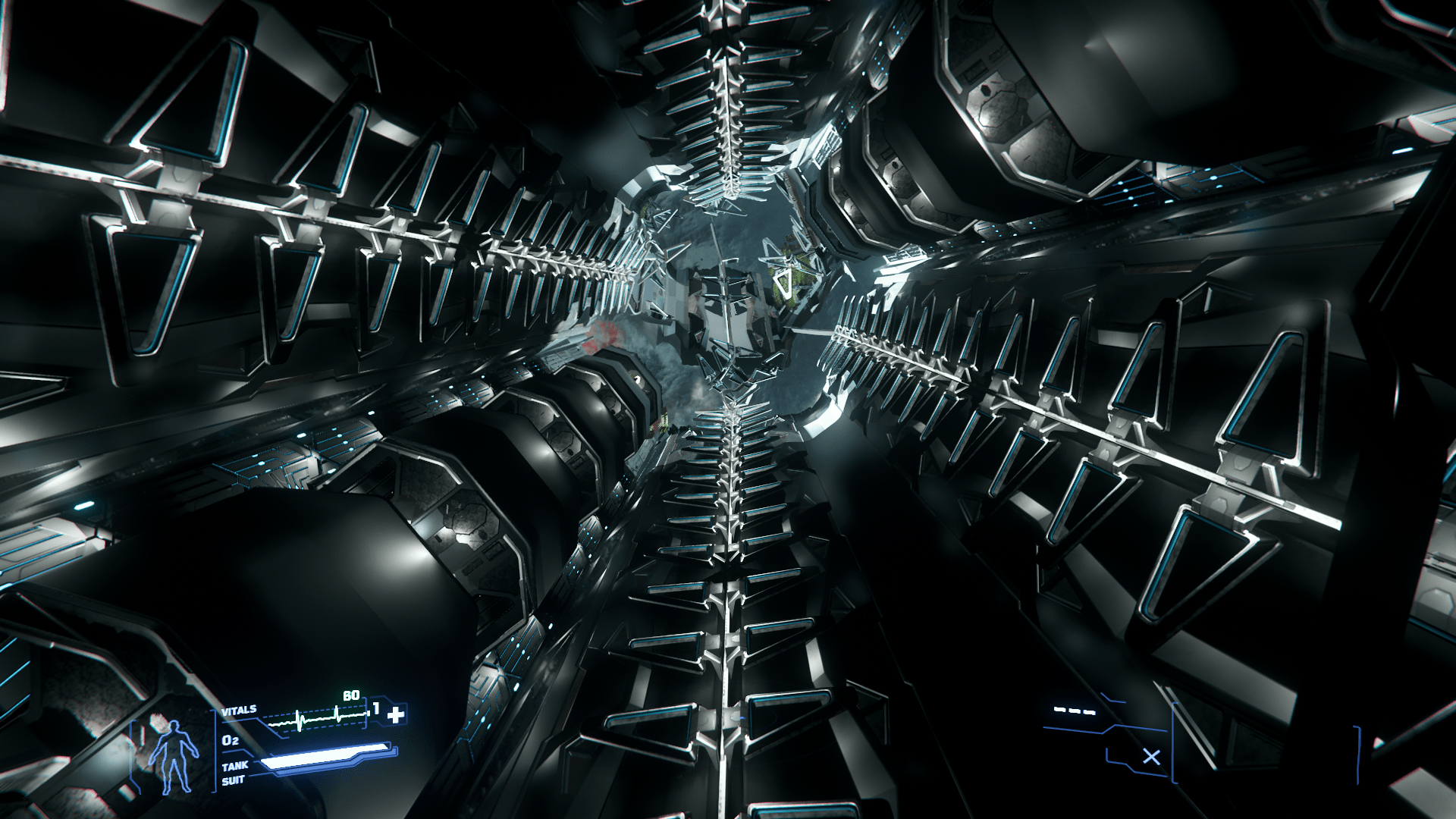Screen dimensions: 1456x819
Task: Click the O2 label on the suit HUD
Action: pos(230,741)
